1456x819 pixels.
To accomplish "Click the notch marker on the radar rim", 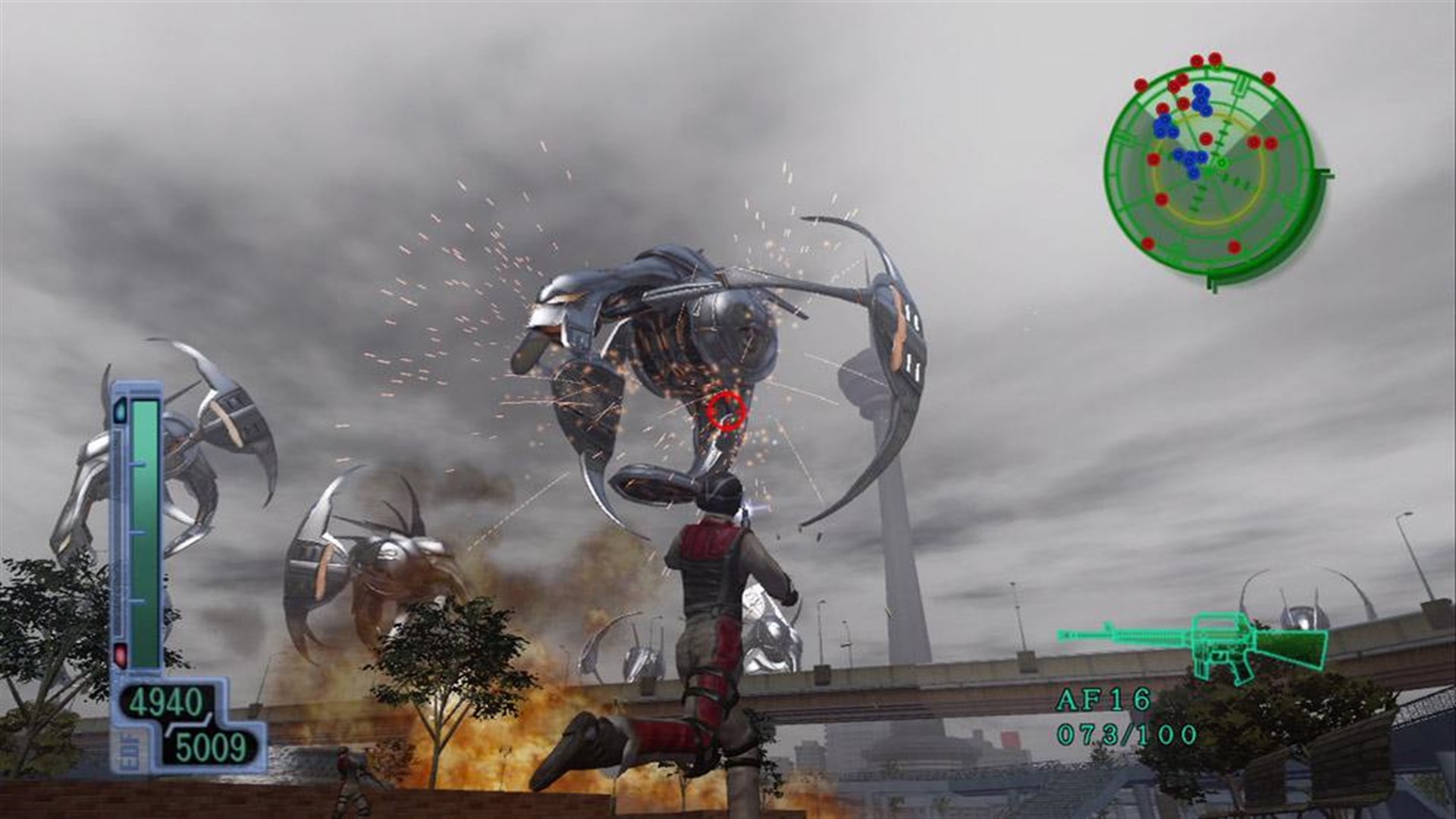I will pyautogui.click(x=1240, y=88).
